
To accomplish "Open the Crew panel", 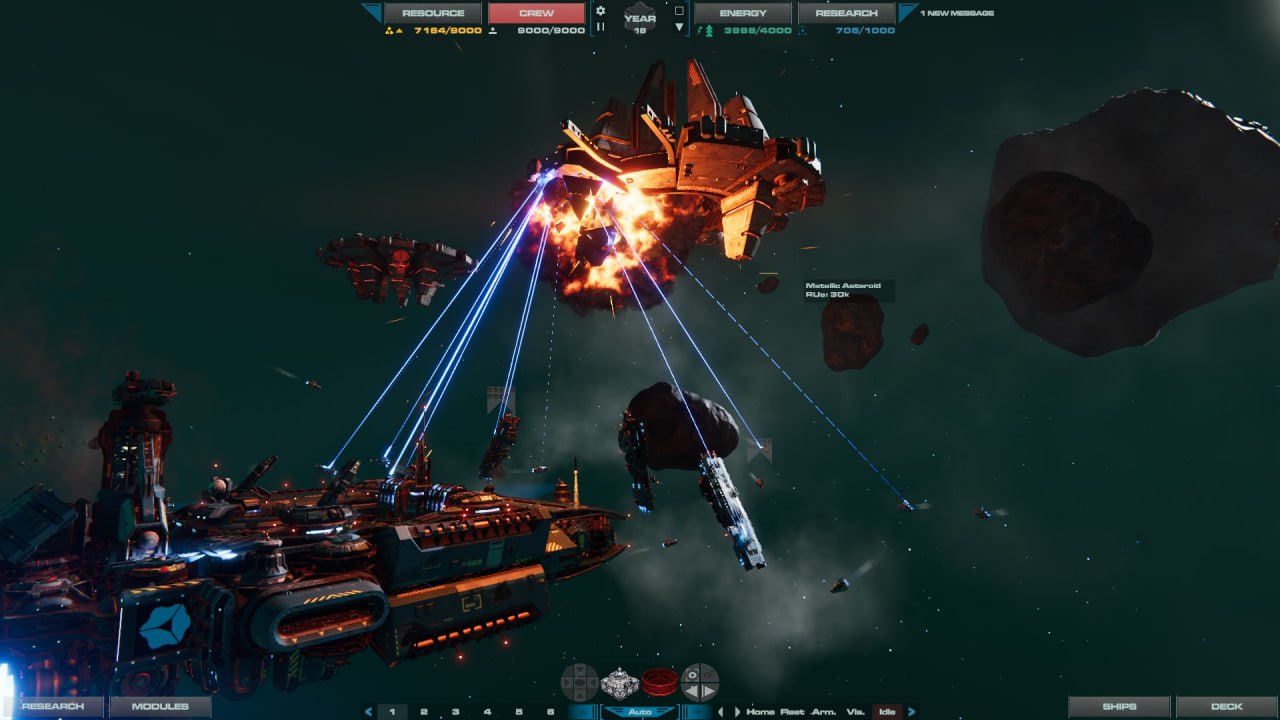I will click(537, 13).
